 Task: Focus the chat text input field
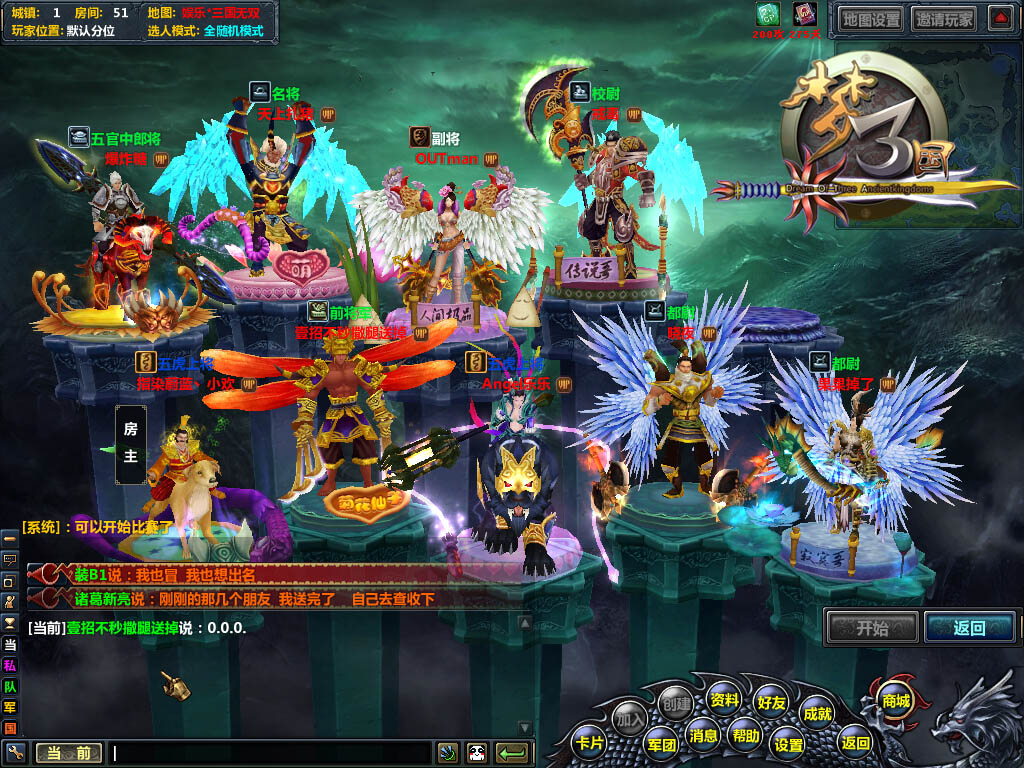[270, 753]
